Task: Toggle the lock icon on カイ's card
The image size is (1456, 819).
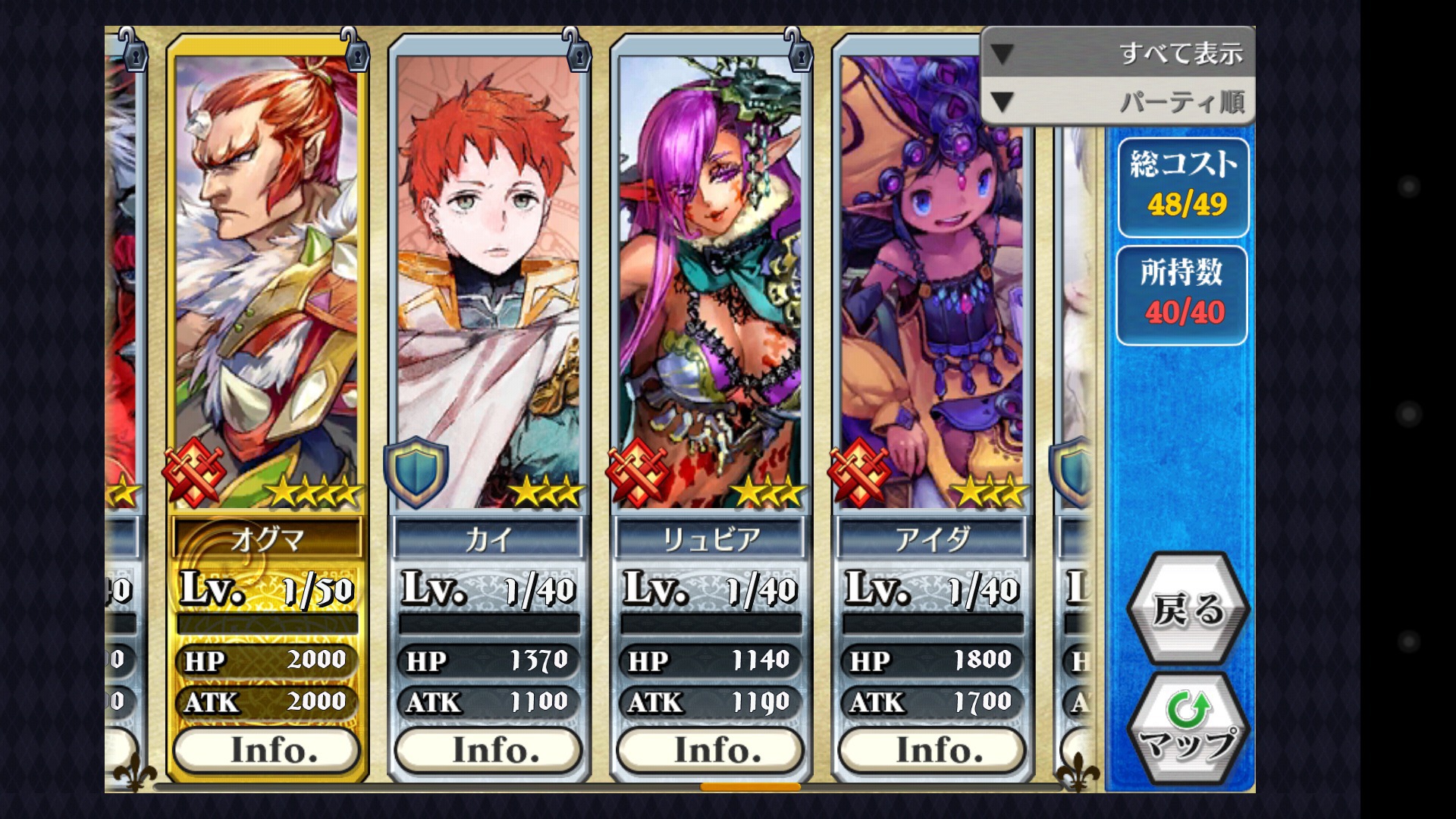Action: point(577,52)
